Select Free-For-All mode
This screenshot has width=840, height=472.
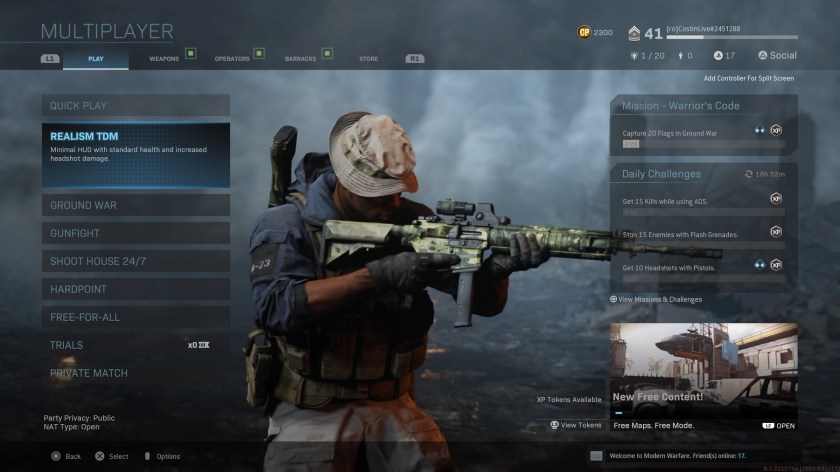135,317
